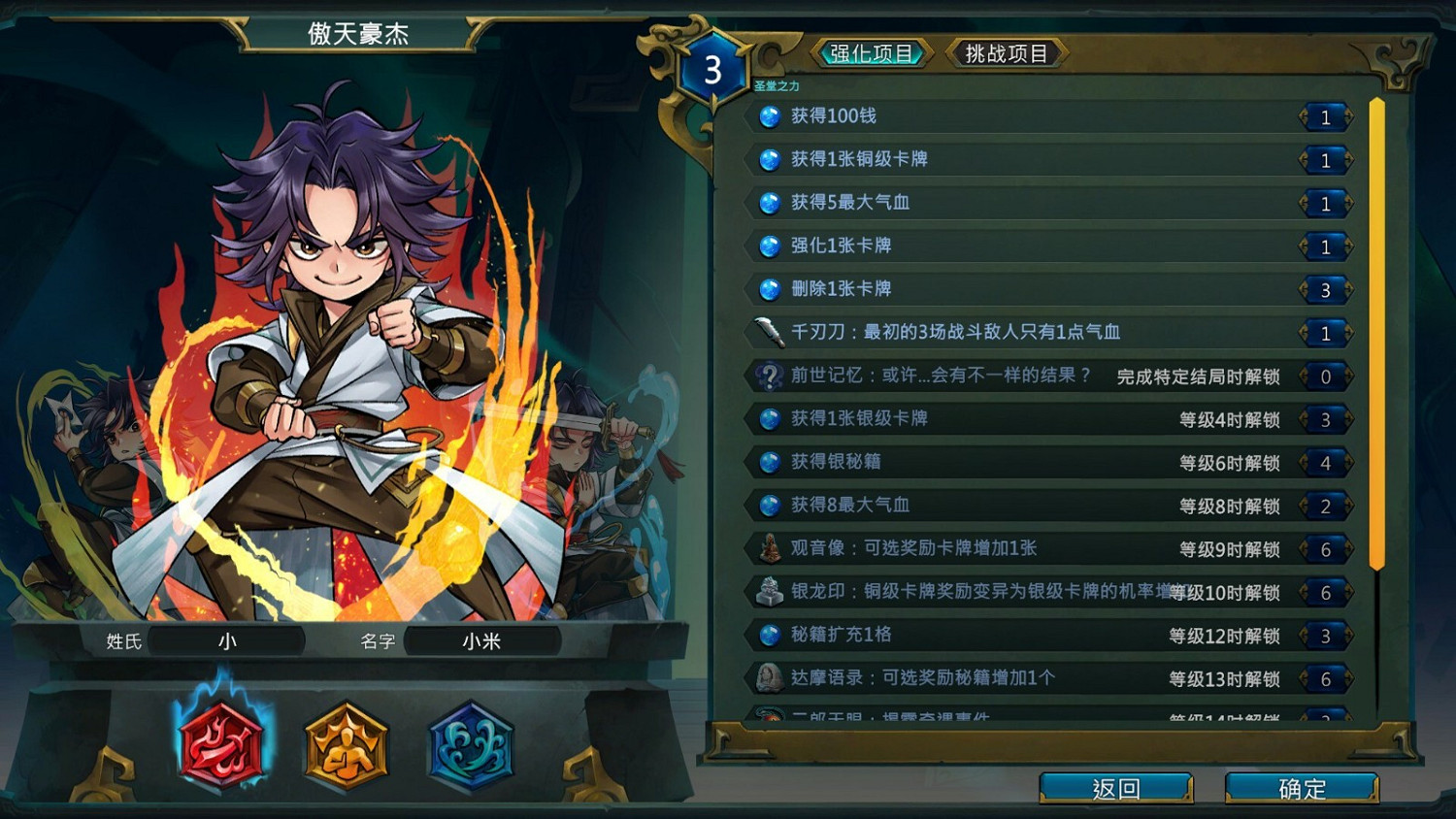
Task: Click the blue orb icon beside 获得银秘籍
Action: pos(768,462)
